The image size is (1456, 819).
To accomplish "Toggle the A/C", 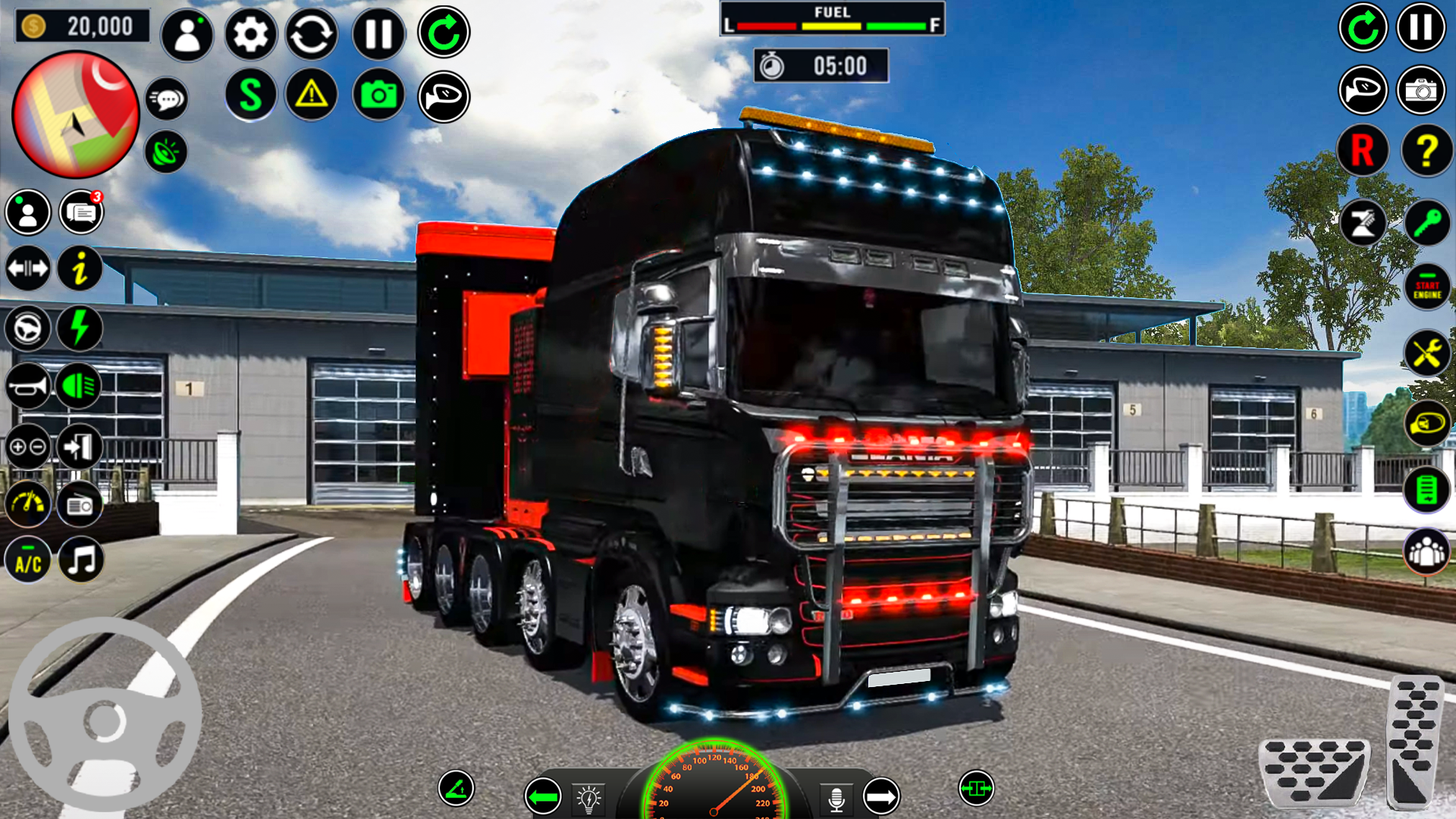I will [27, 561].
